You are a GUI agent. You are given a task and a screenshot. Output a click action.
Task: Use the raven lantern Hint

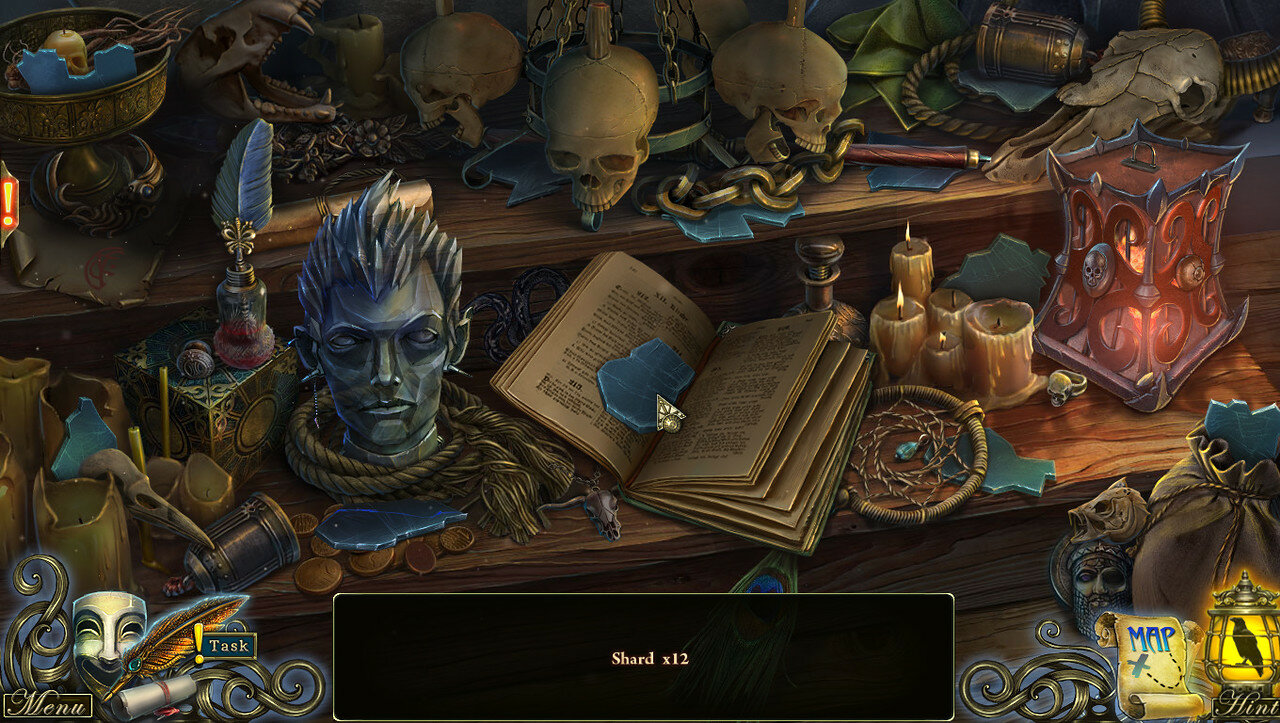point(1243,640)
